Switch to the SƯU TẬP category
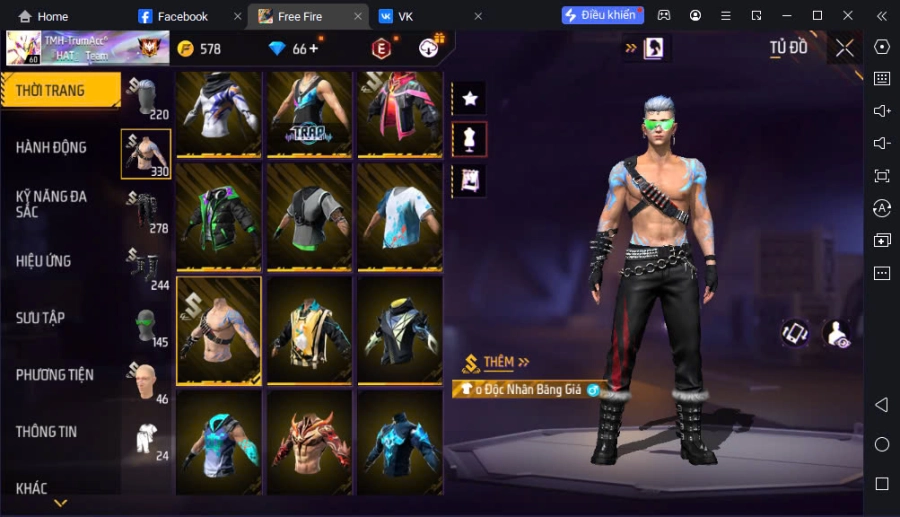The height and width of the screenshot is (517, 900). coord(40,318)
